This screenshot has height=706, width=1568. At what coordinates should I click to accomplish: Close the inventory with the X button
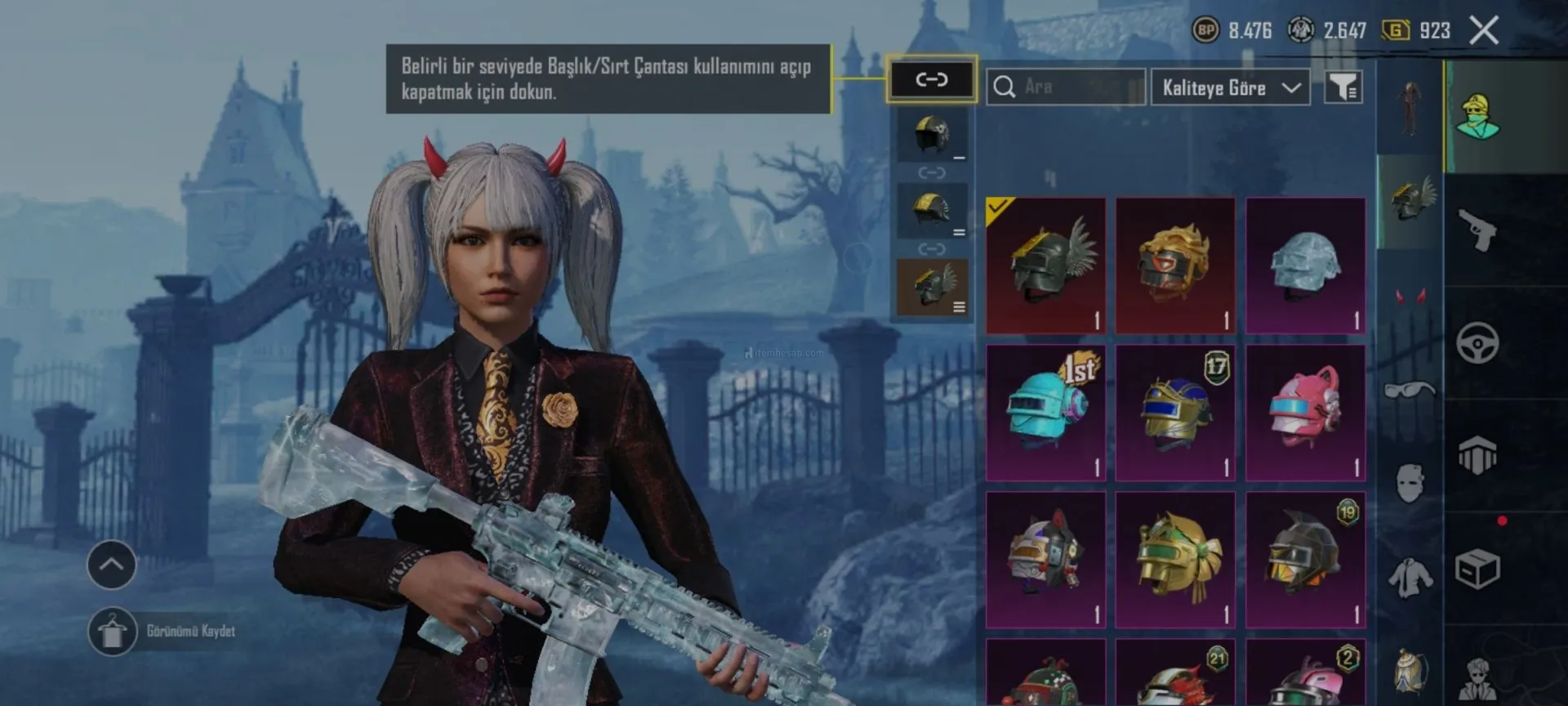click(1484, 31)
